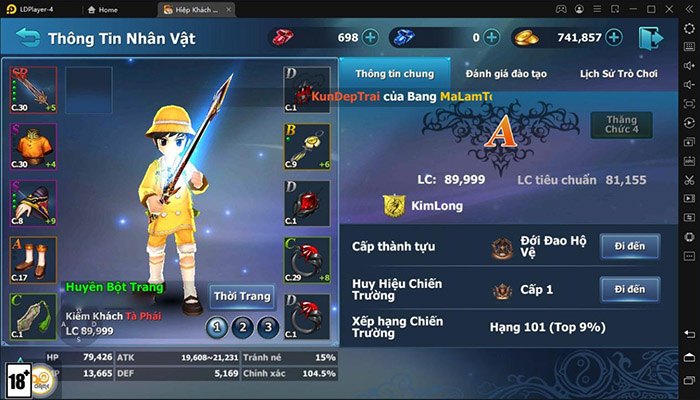
Task: Add more gold coins with plus button
Action: pos(614,38)
